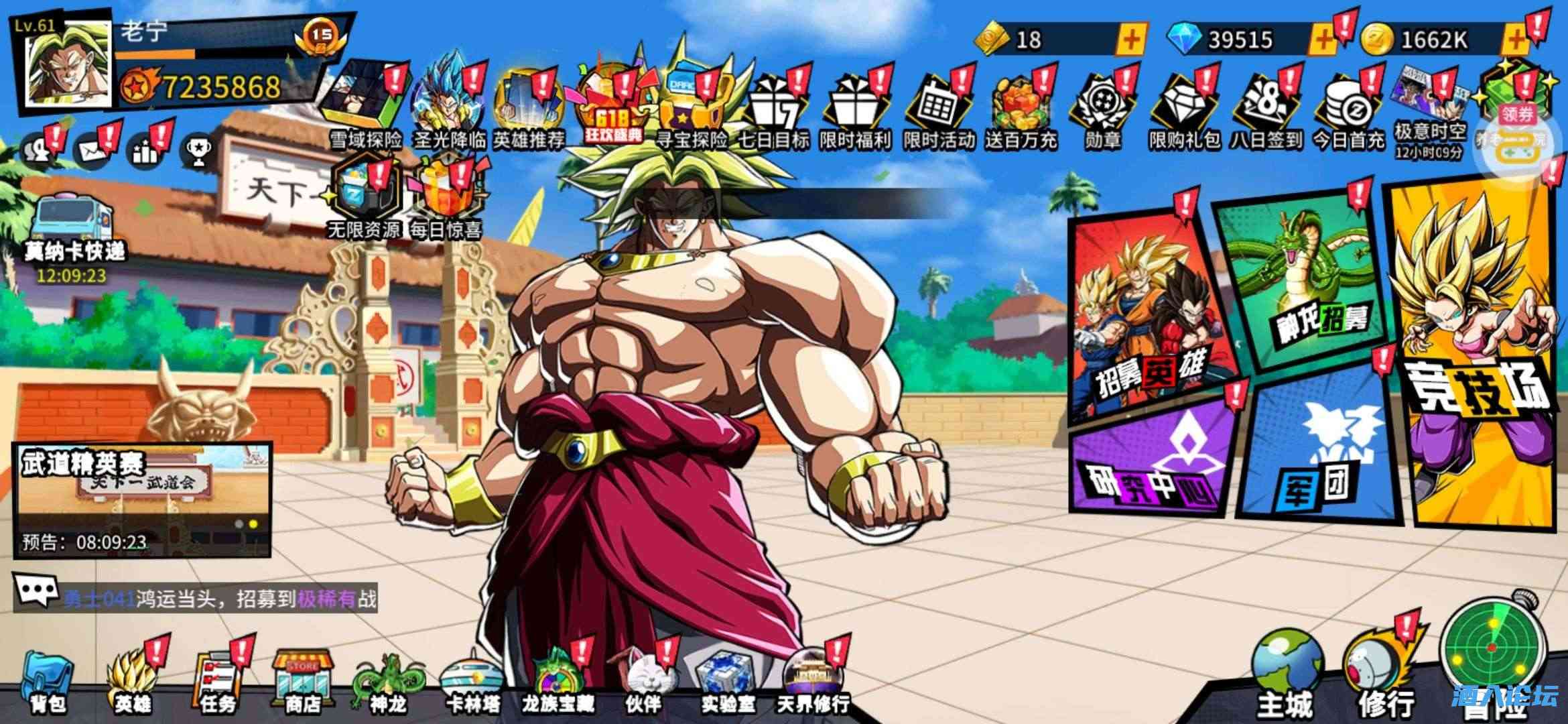Open the 卡林塔 tower icon
1568x724 pixels.
pos(473,680)
